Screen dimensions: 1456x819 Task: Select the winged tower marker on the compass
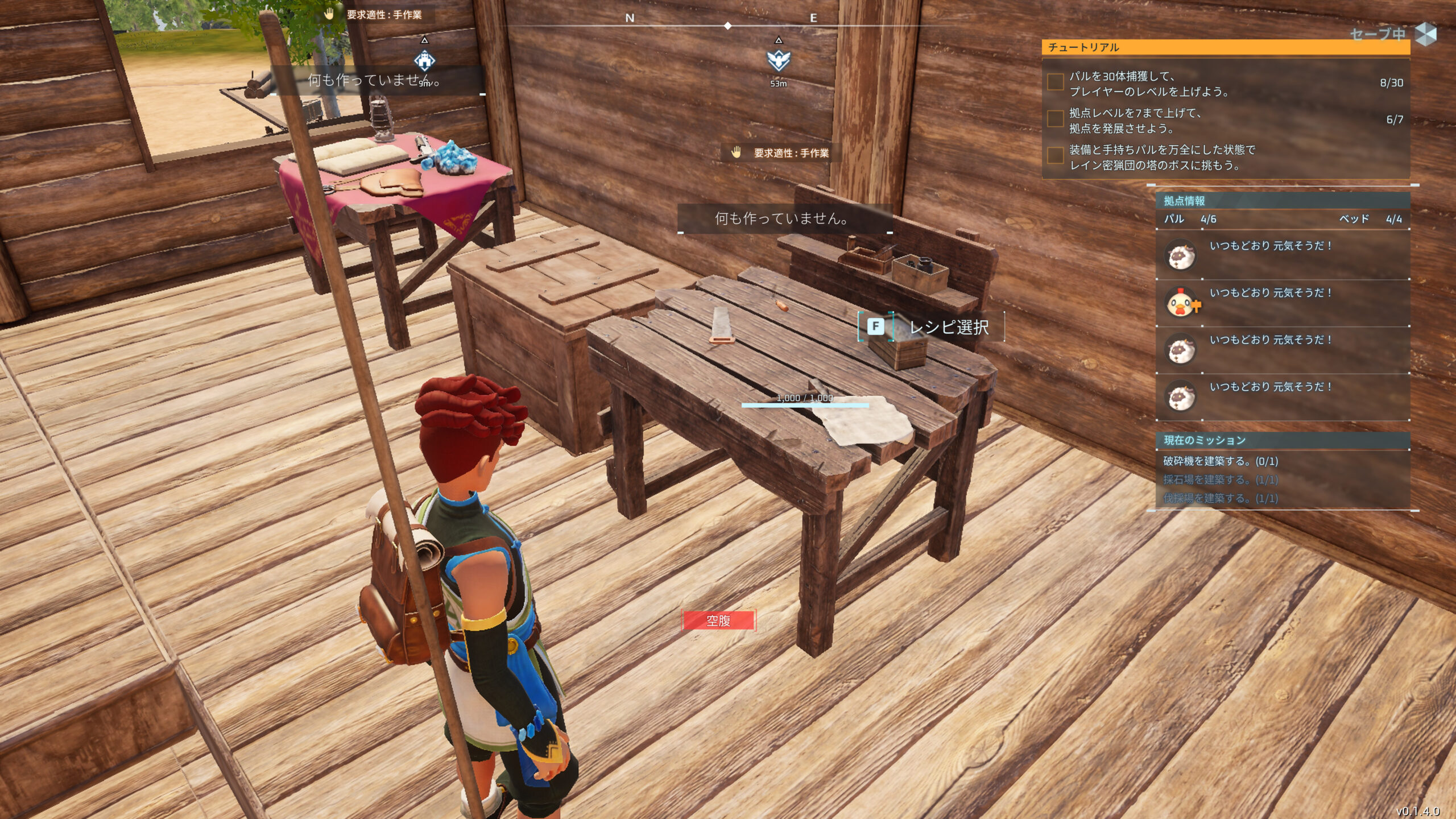coord(779,60)
